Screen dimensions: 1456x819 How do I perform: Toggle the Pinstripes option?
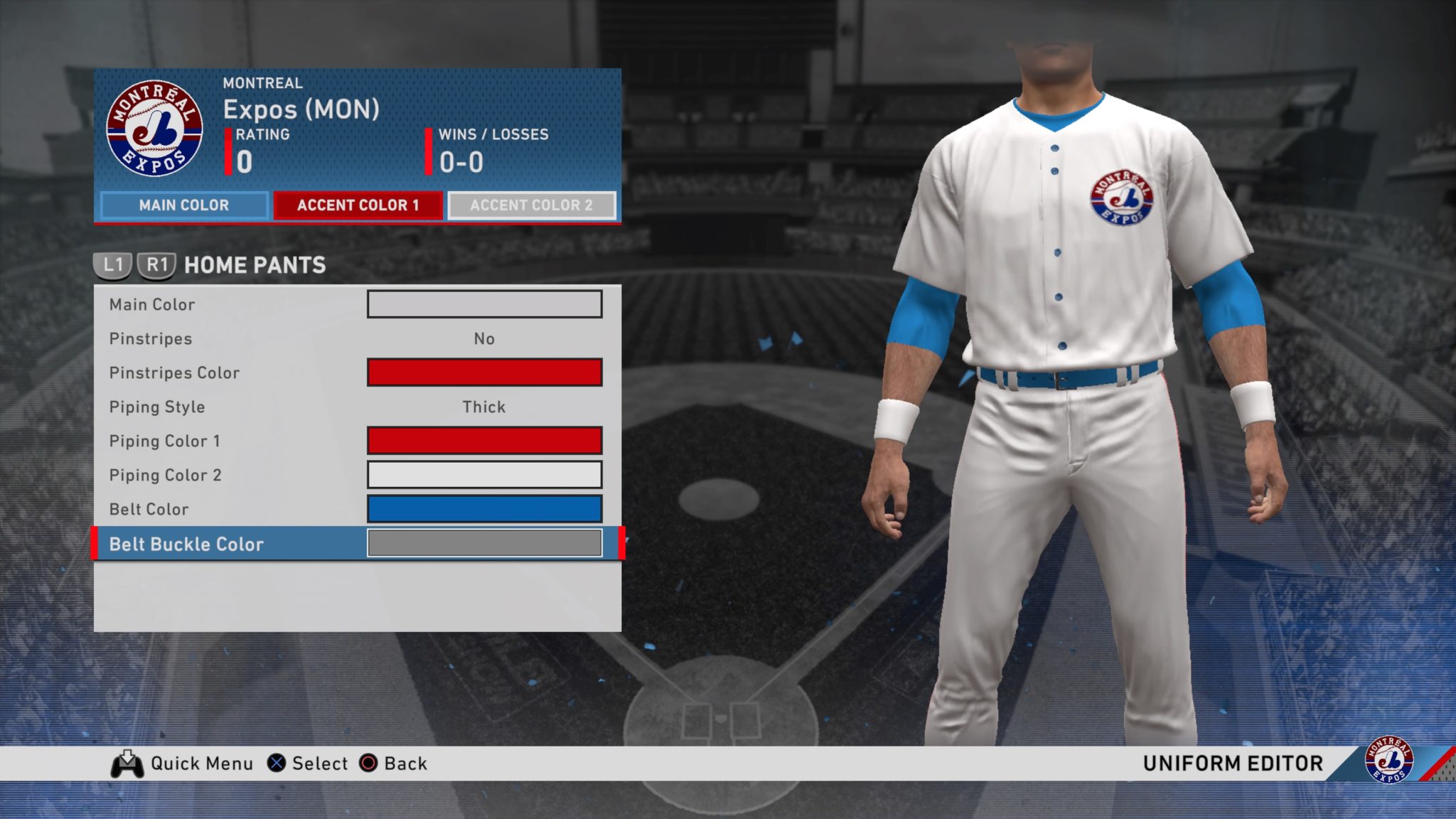click(x=484, y=338)
